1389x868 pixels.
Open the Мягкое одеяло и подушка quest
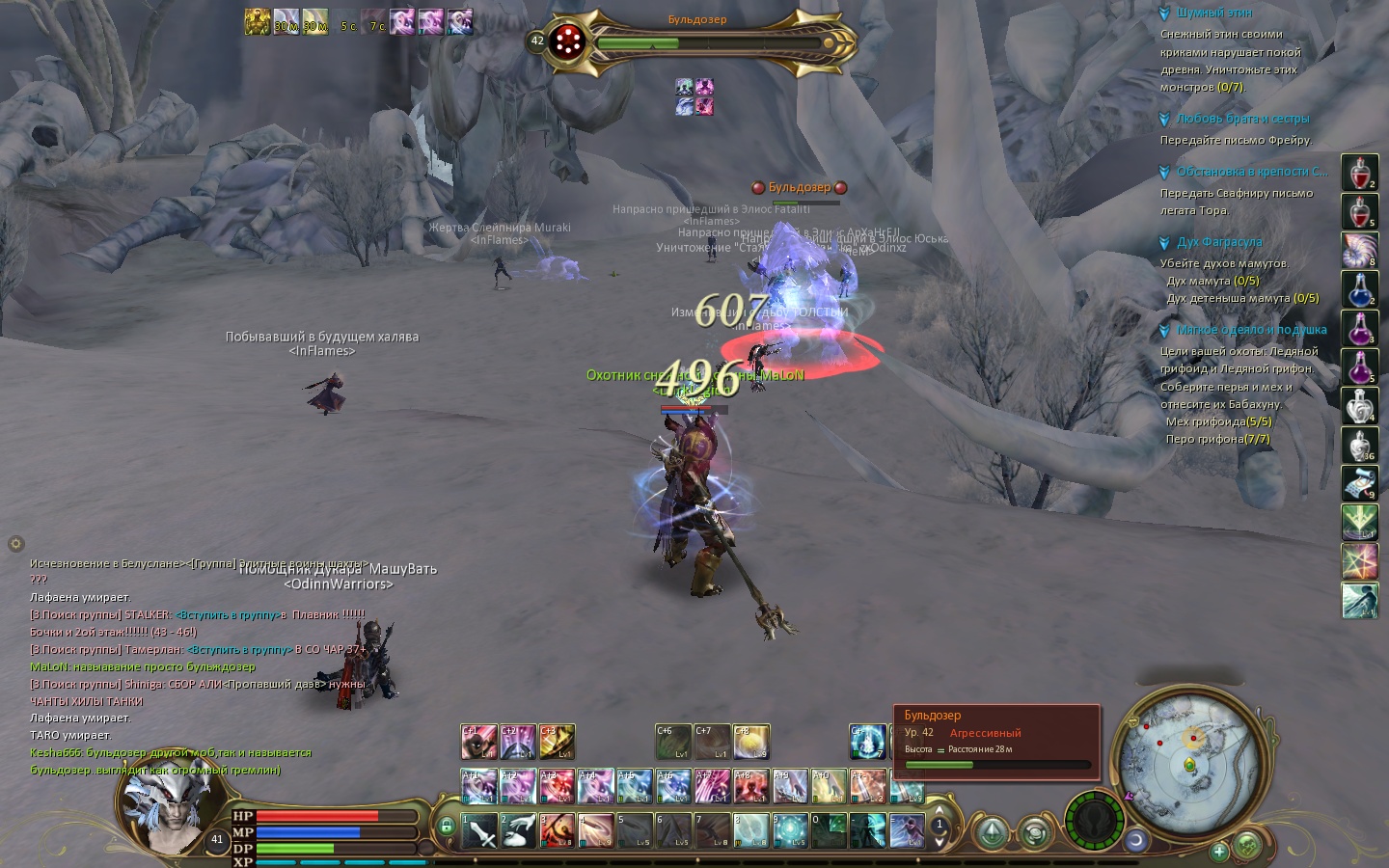click(x=1251, y=330)
